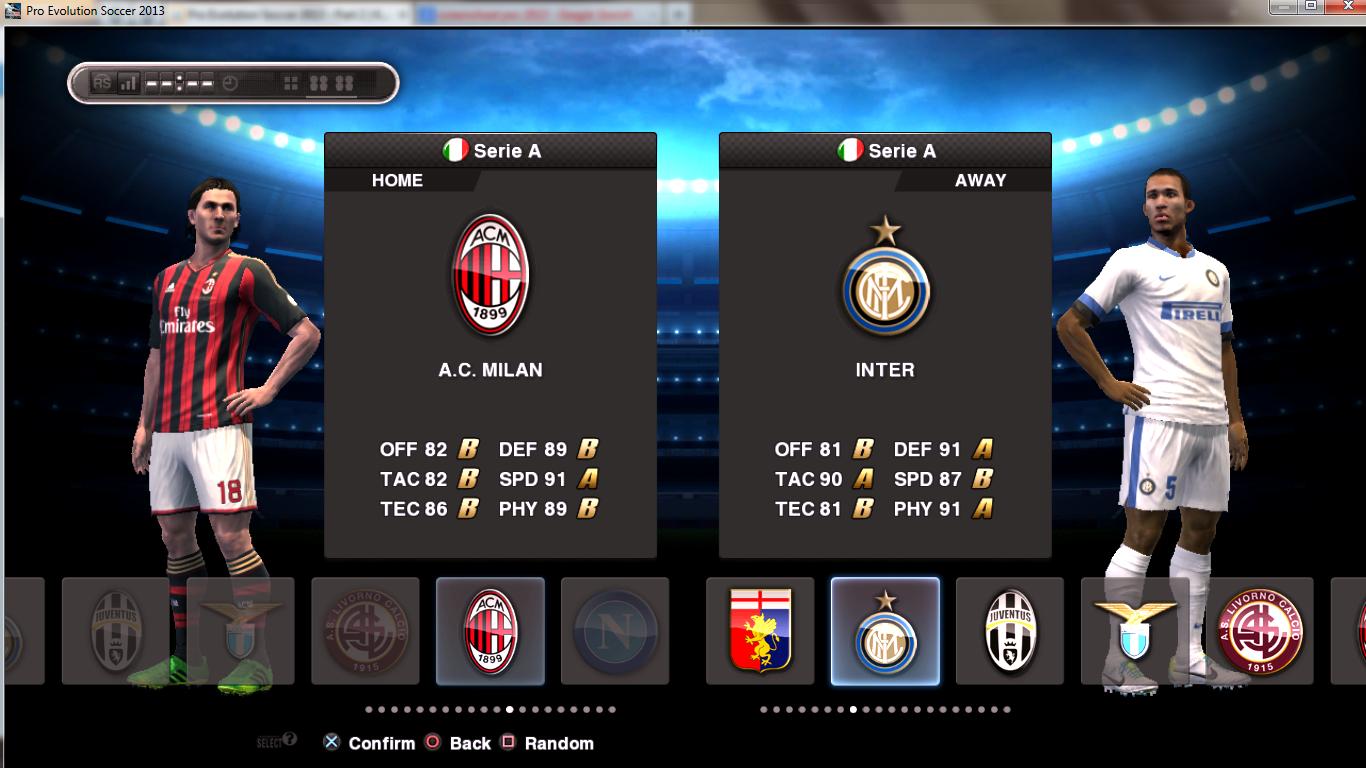
Task: Choose Livorno from the away team row
Action: click(1259, 631)
